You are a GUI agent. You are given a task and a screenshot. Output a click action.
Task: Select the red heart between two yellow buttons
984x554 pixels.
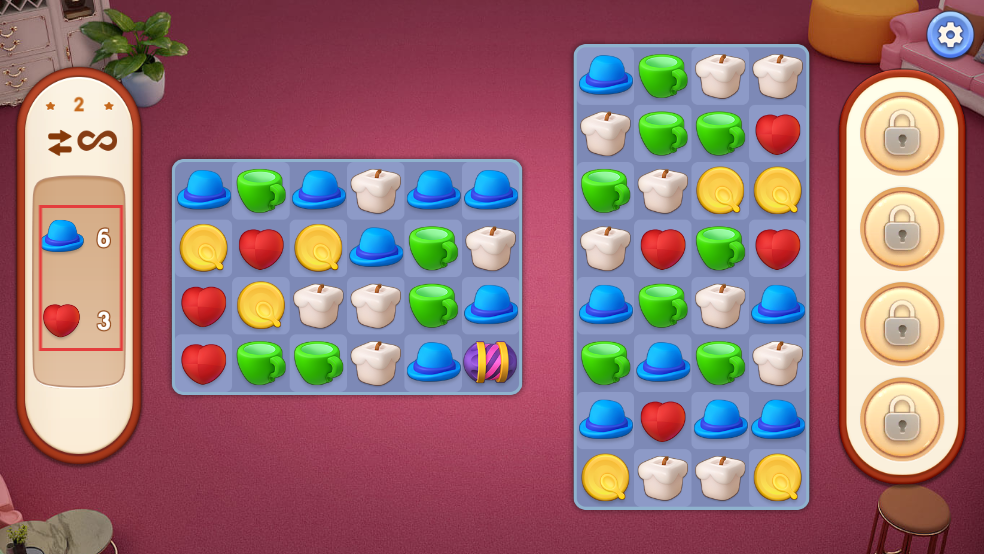pos(261,247)
